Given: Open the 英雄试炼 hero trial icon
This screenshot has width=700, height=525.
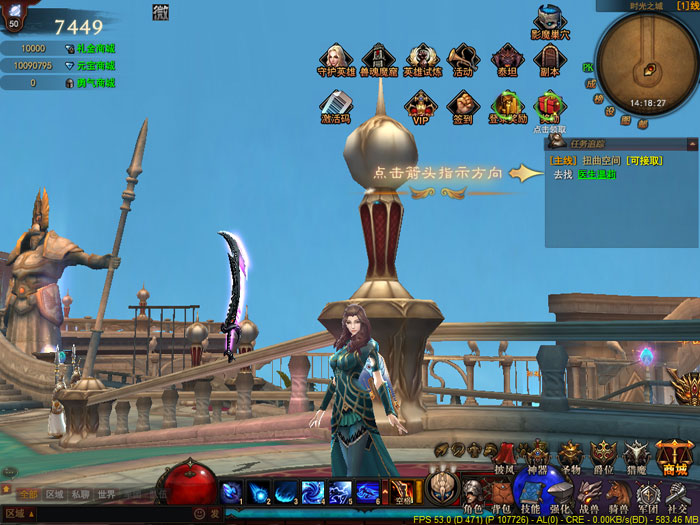Looking at the screenshot, I should pos(422,59).
